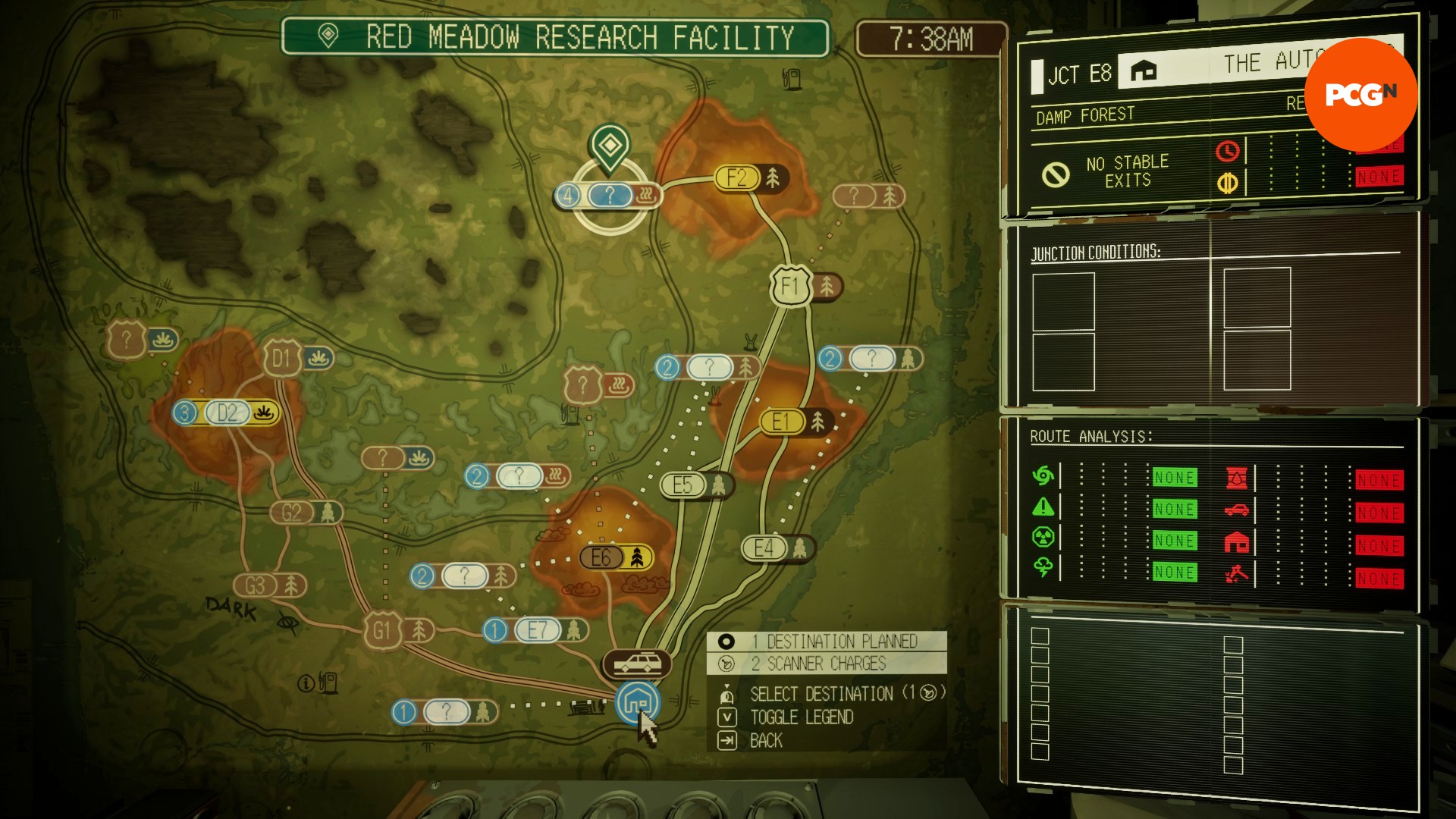Choose the F1 junction node
This screenshot has width=1456, height=819.
790,287
